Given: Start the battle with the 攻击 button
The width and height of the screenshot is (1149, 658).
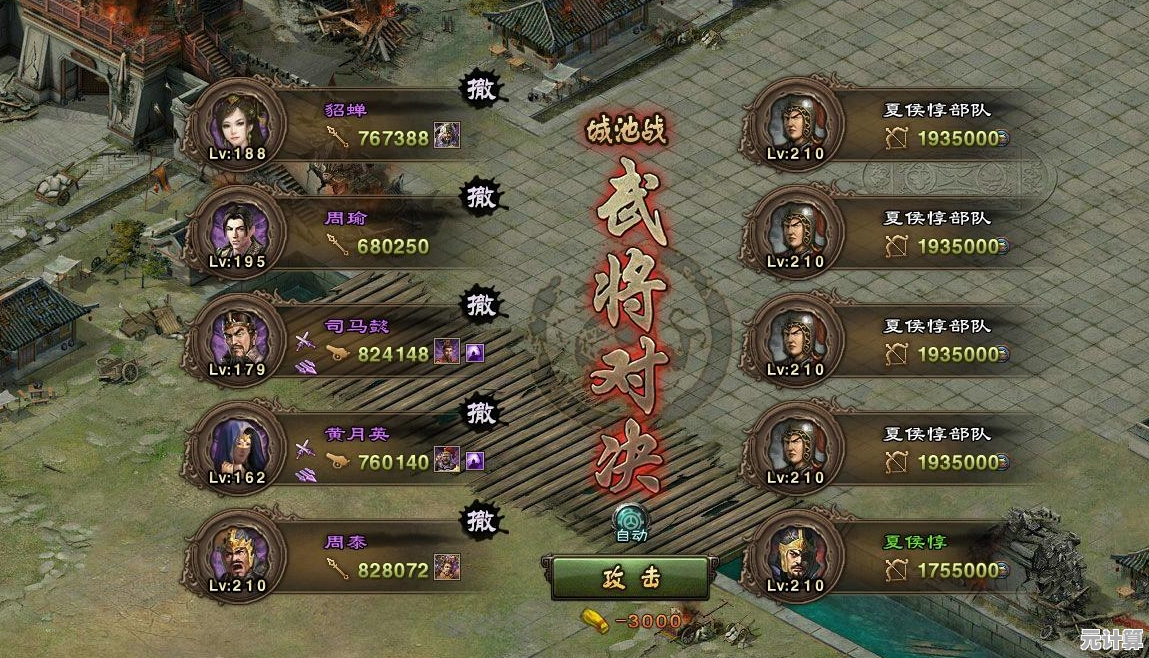Looking at the screenshot, I should (x=630, y=578).
